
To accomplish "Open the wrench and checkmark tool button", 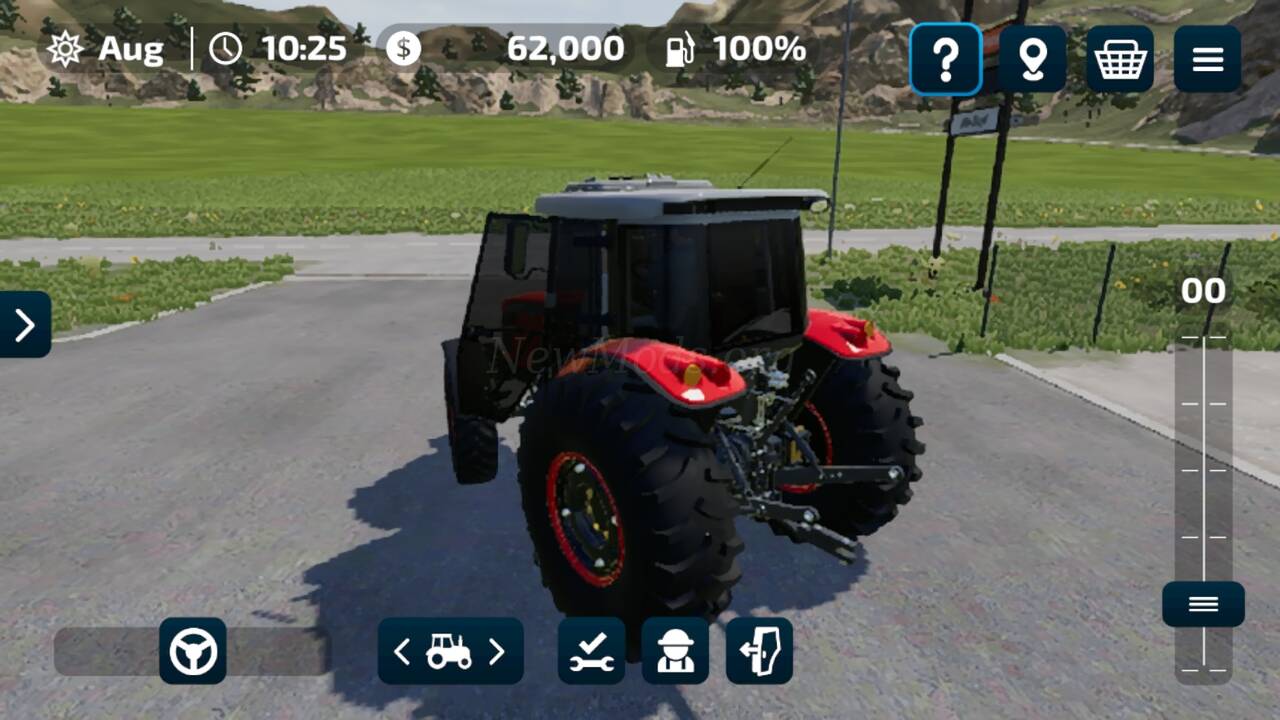I will pos(592,651).
